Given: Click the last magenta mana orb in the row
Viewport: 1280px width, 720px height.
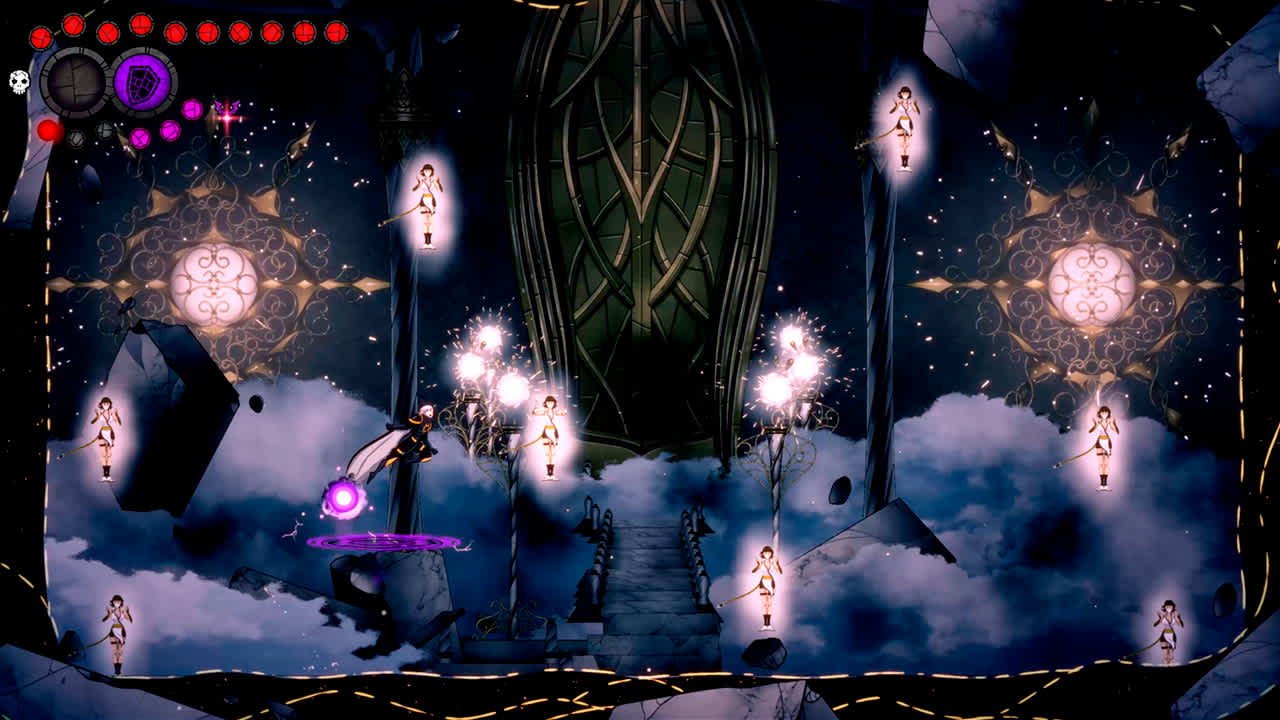Looking at the screenshot, I should click(193, 108).
